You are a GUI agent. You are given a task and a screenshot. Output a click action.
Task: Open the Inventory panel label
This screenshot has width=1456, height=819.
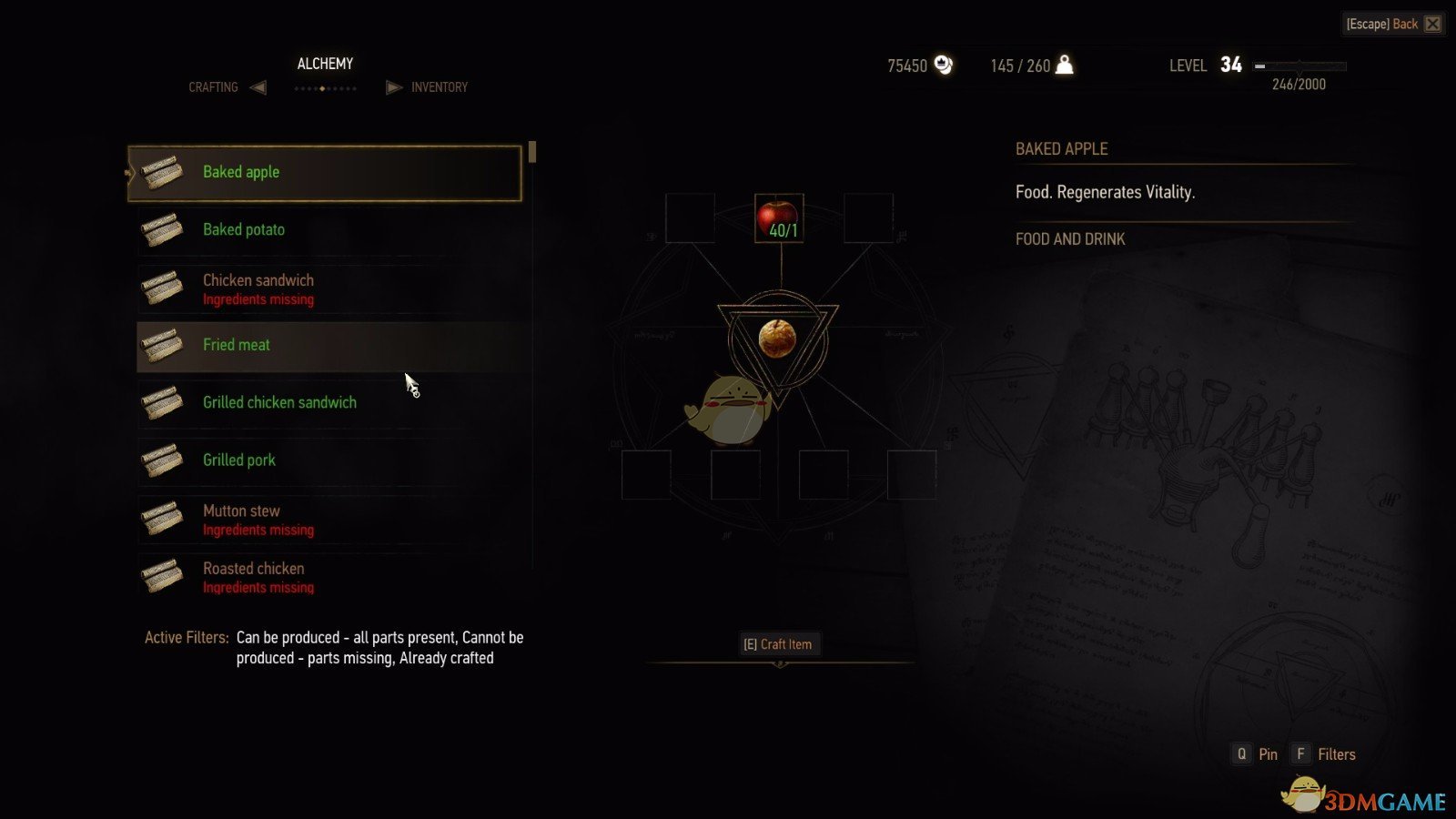coord(440,86)
